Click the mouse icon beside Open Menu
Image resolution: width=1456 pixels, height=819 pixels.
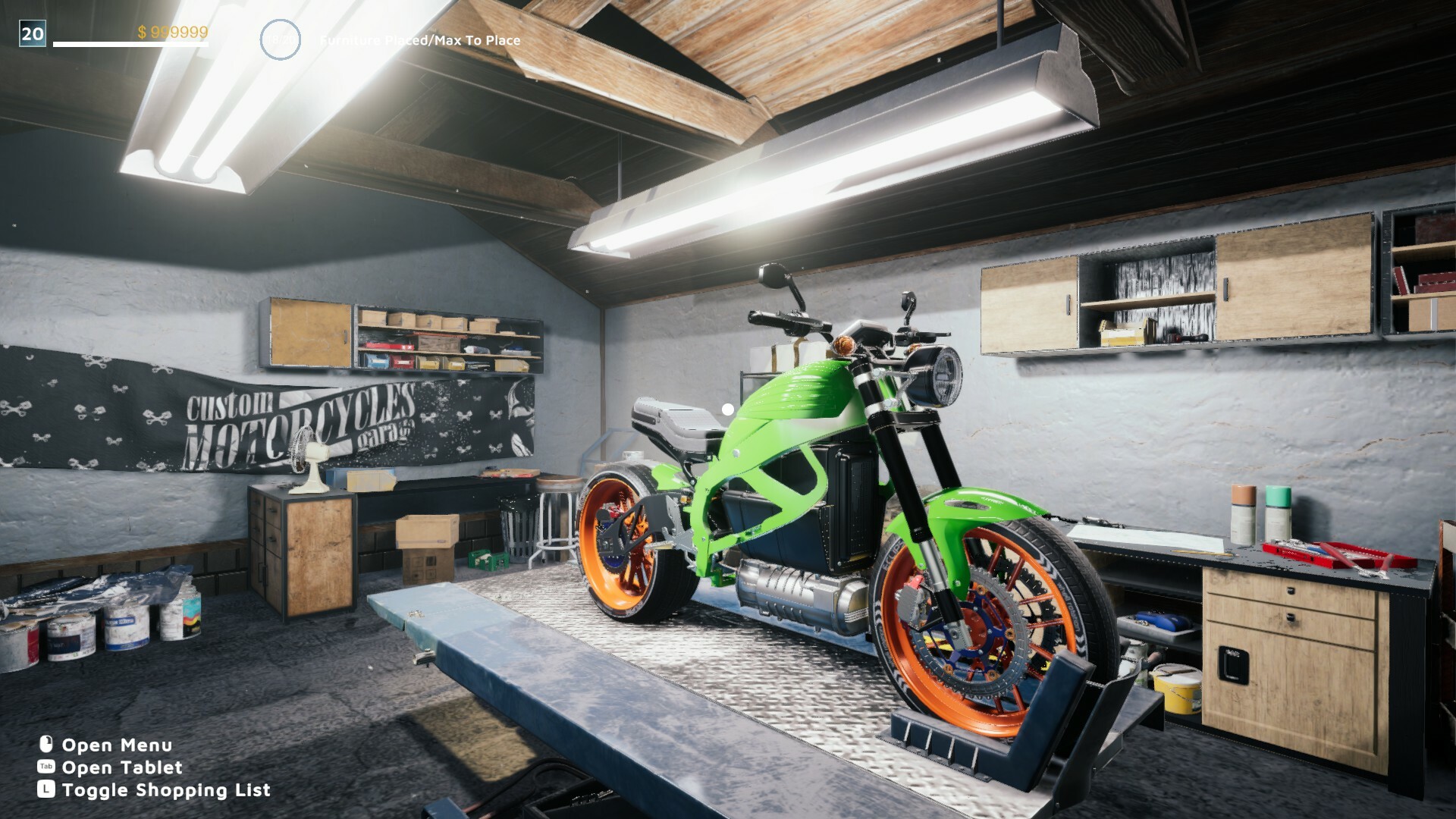tap(46, 745)
